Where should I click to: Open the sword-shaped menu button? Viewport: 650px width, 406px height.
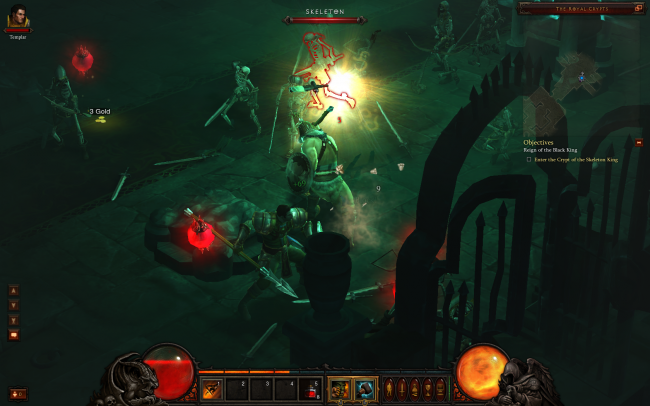tap(403, 388)
